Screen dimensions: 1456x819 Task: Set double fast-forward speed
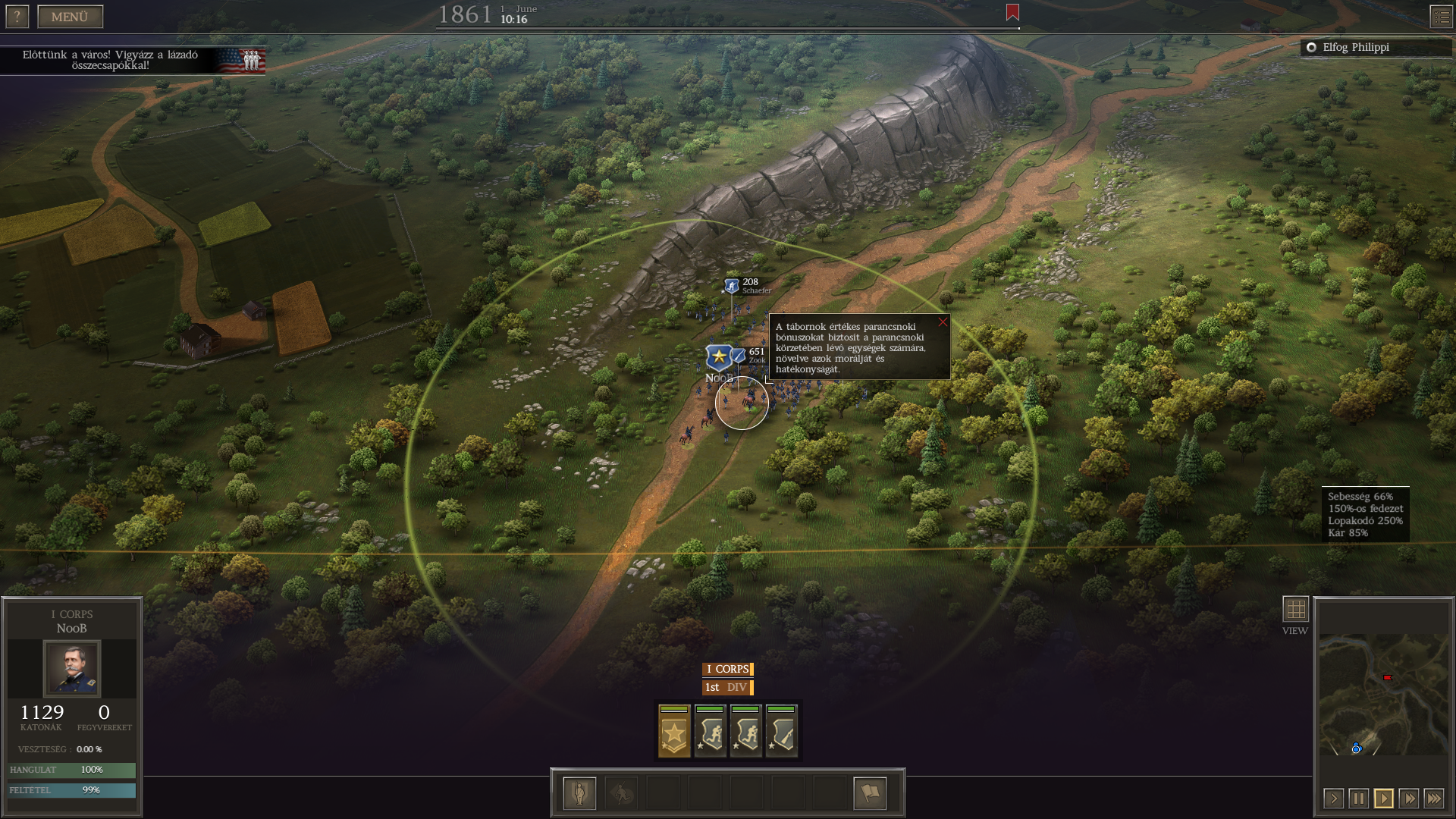(x=1408, y=799)
